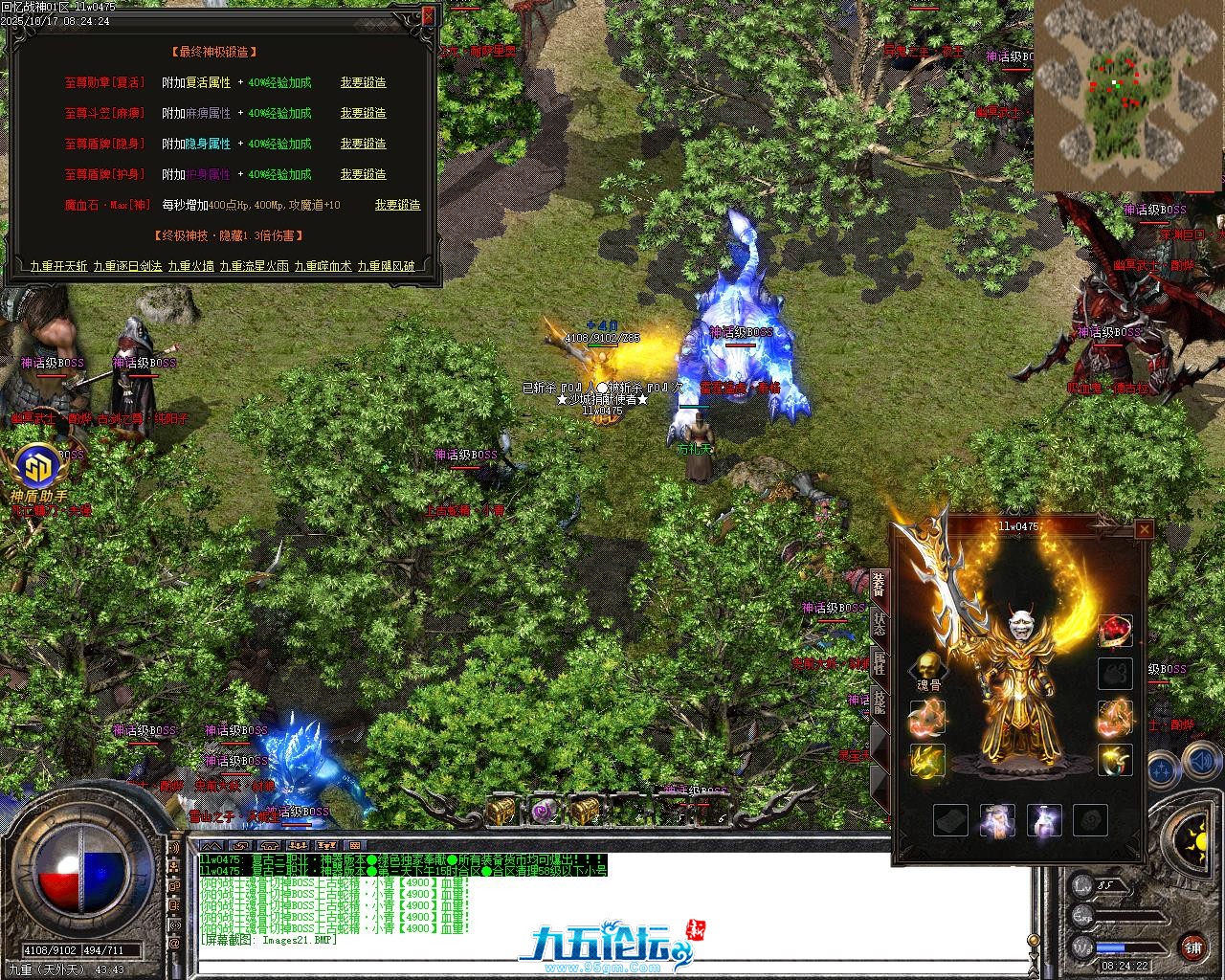The width and height of the screenshot is (1225, 980).
Task: Select the 九重火墙 skill link
Action: point(191,267)
